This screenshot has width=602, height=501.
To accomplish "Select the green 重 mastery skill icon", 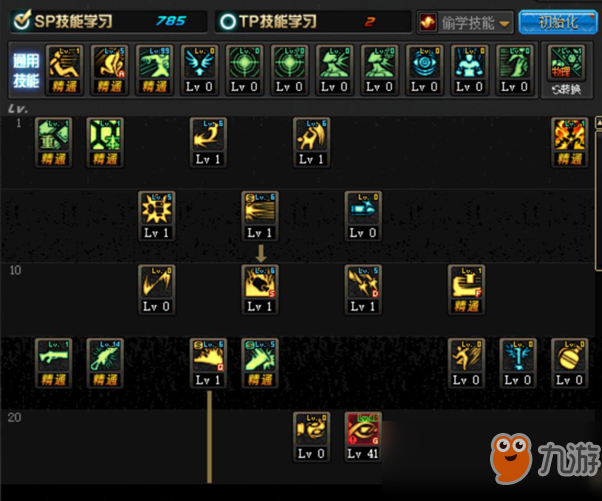I will pos(55,140).
